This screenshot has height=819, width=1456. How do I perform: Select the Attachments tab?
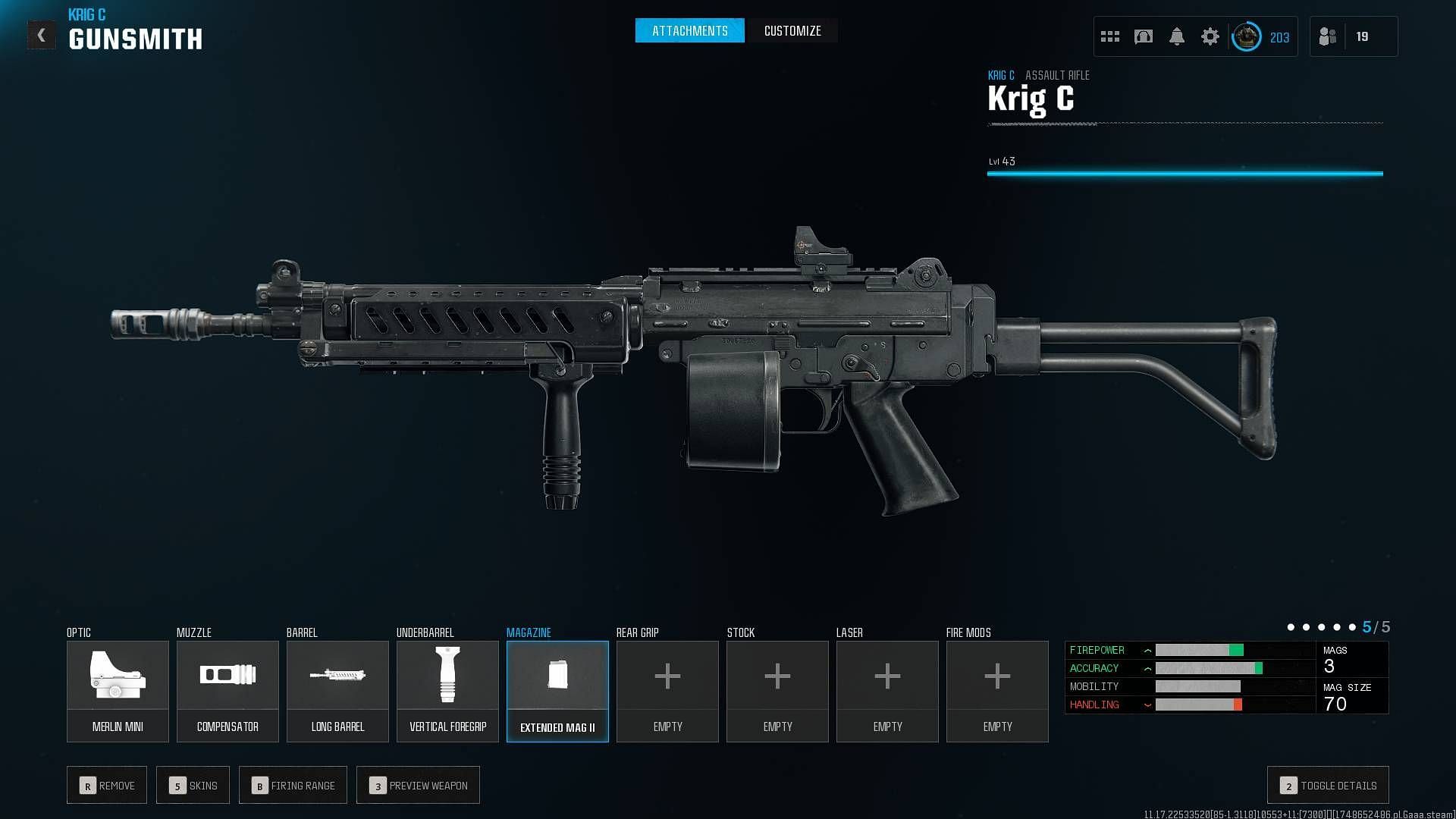click(x=689, y=31)
